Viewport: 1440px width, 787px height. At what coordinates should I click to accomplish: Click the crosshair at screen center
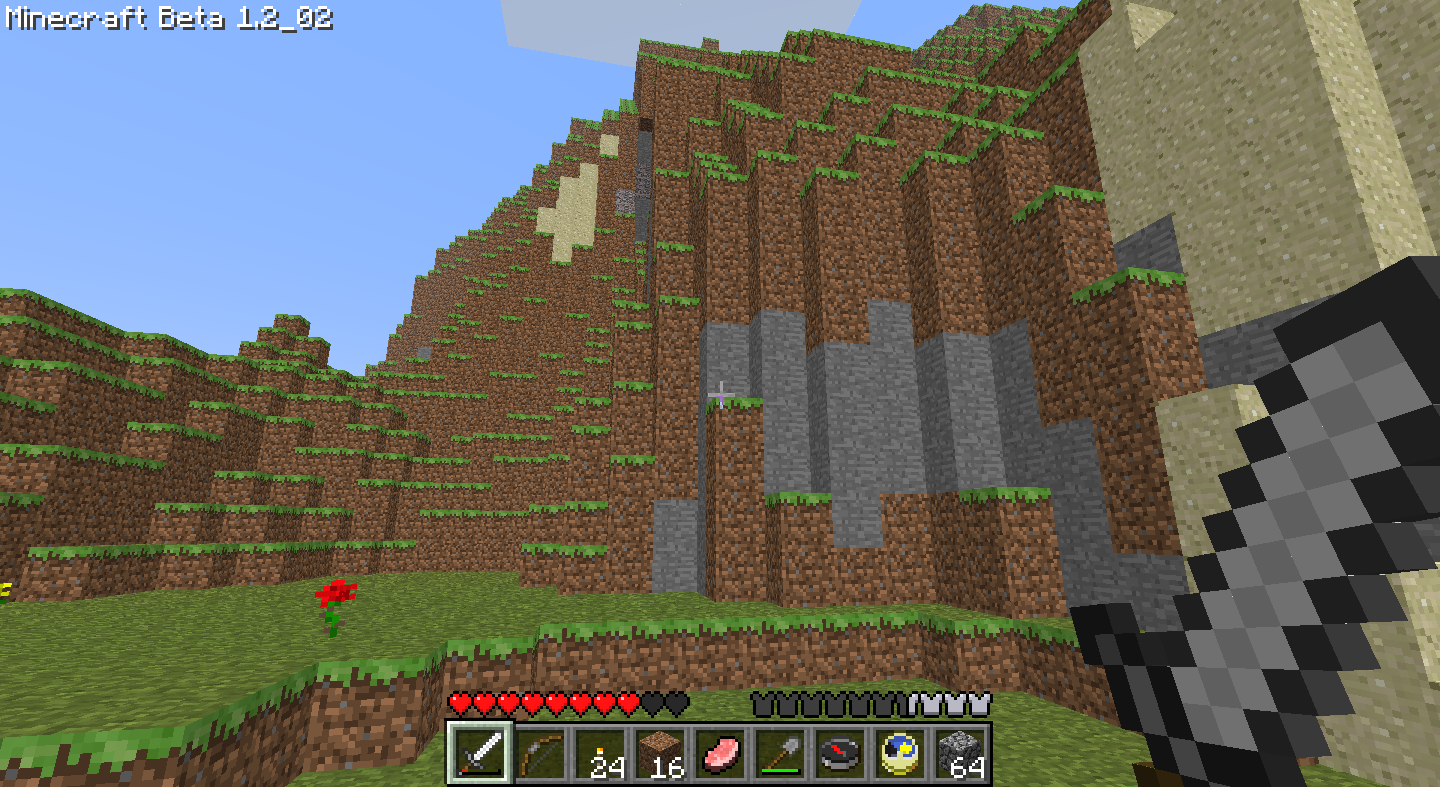[x=720, y=393]
